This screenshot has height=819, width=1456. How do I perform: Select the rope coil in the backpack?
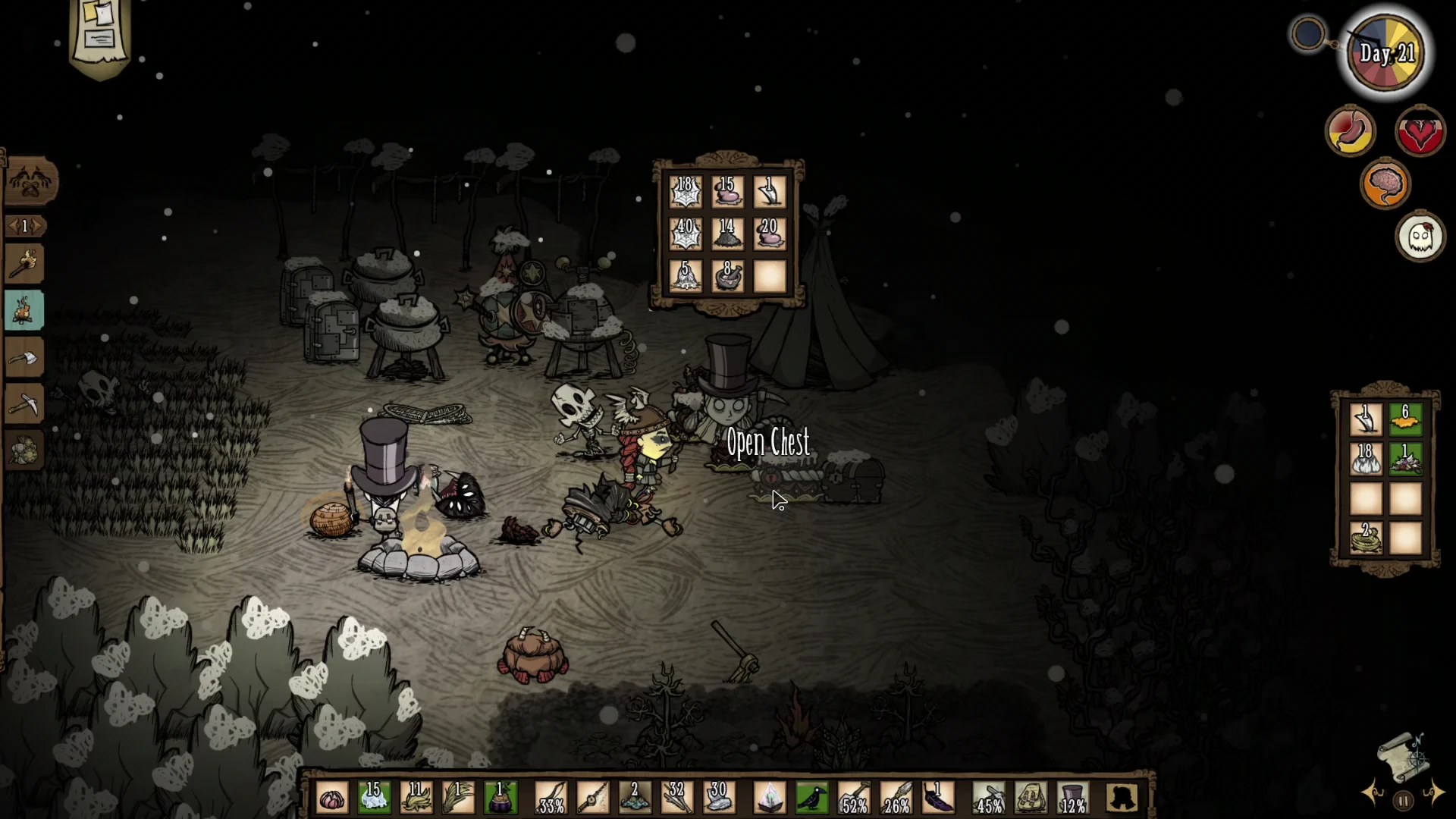(1366, 538)
